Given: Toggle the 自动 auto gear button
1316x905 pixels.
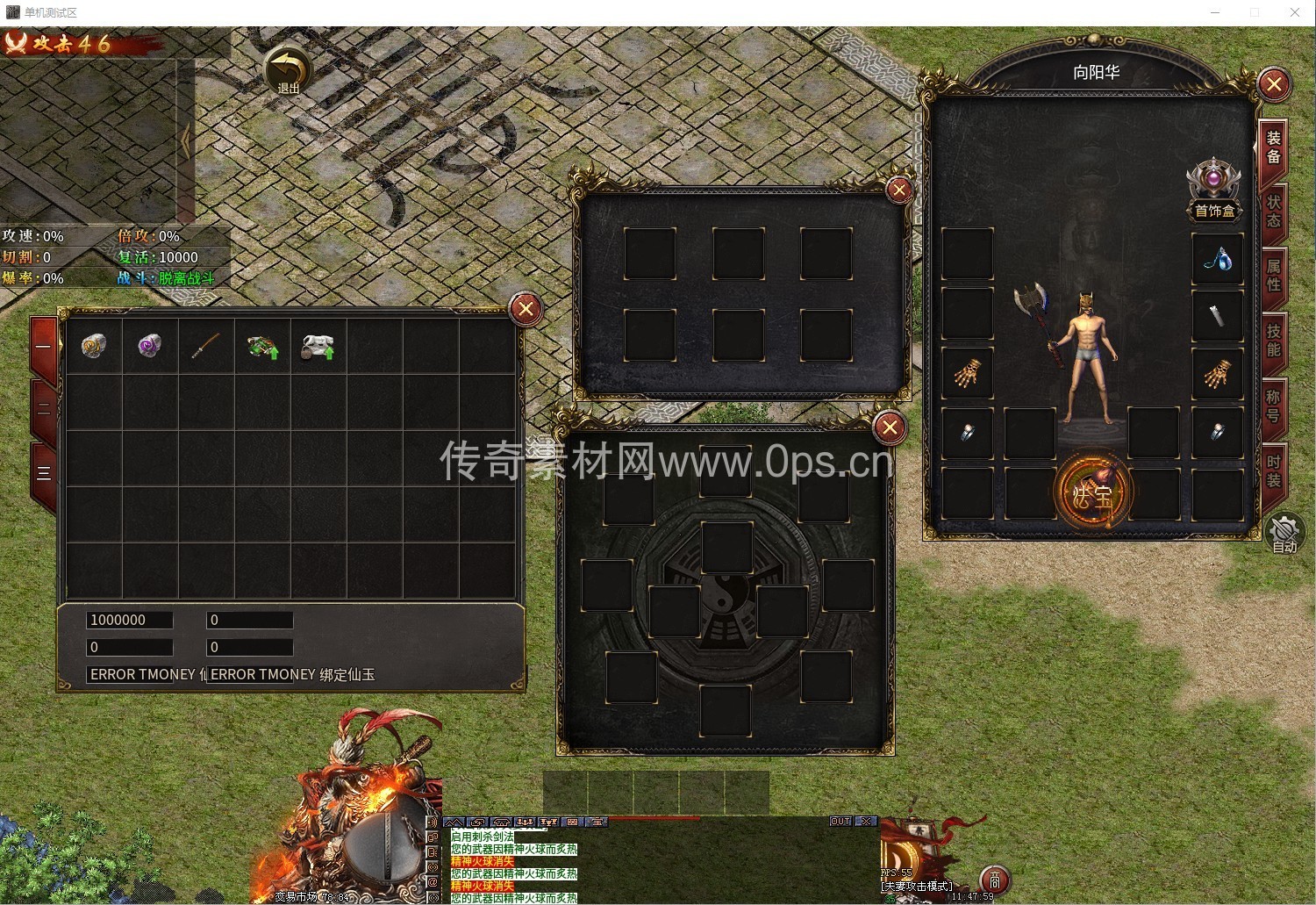Looking at the screenshot, I should point(1284,534).
